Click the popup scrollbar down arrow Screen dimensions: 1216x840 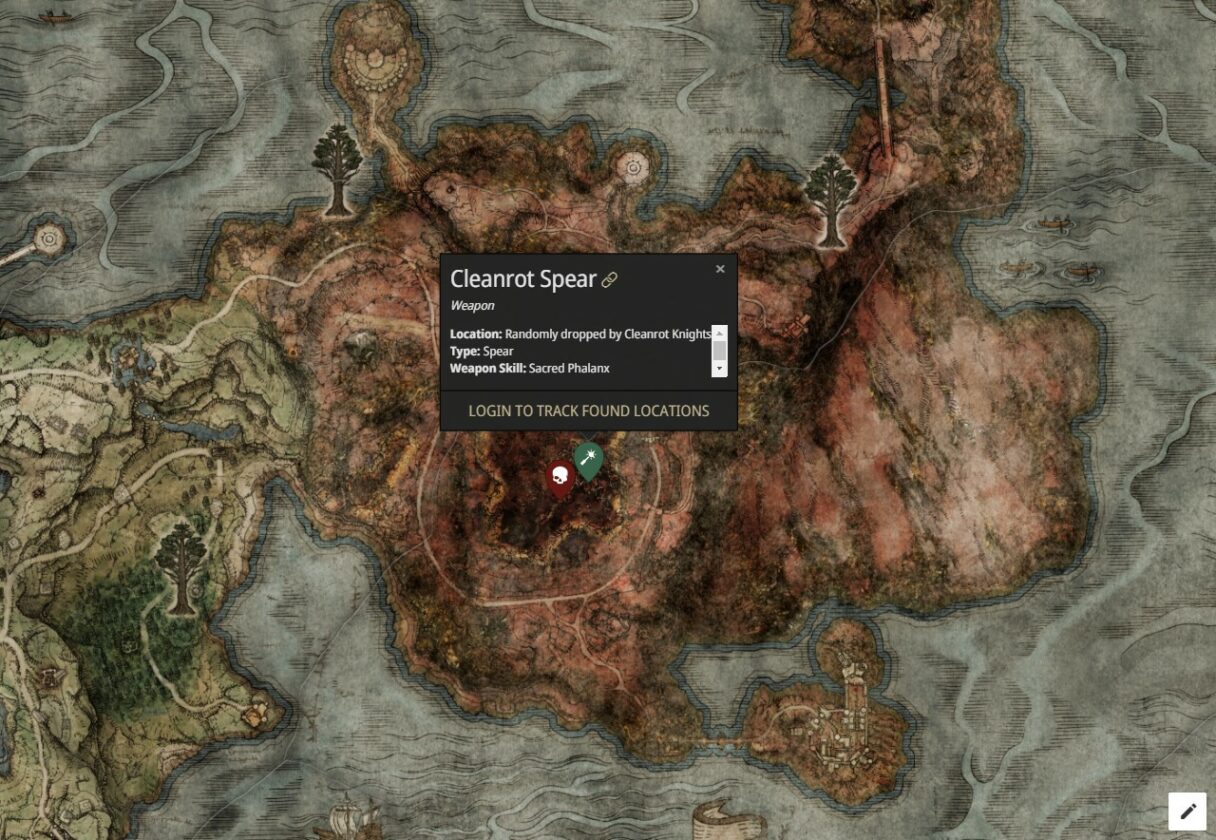pyautogui.click(x=719, y=369)
